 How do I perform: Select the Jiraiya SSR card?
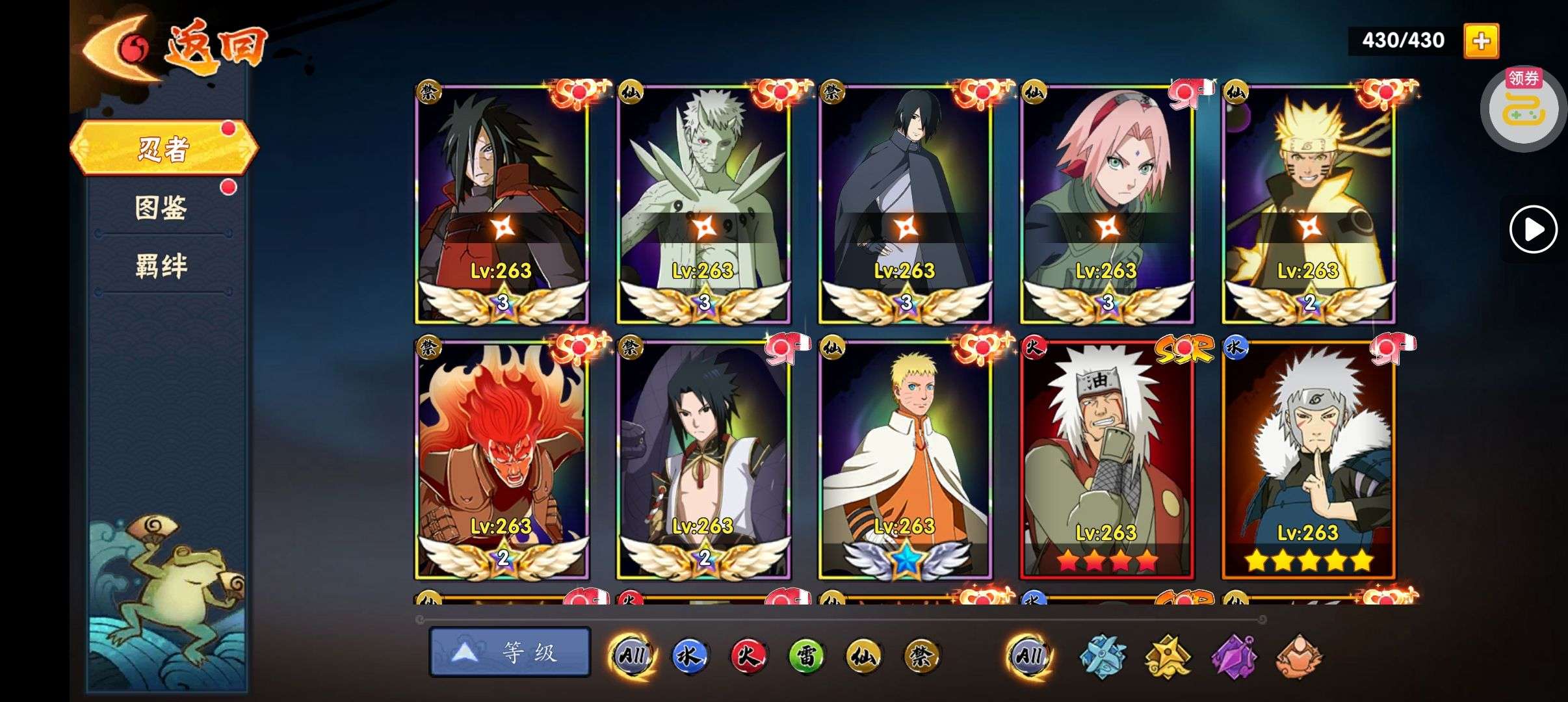(1106, 460)
